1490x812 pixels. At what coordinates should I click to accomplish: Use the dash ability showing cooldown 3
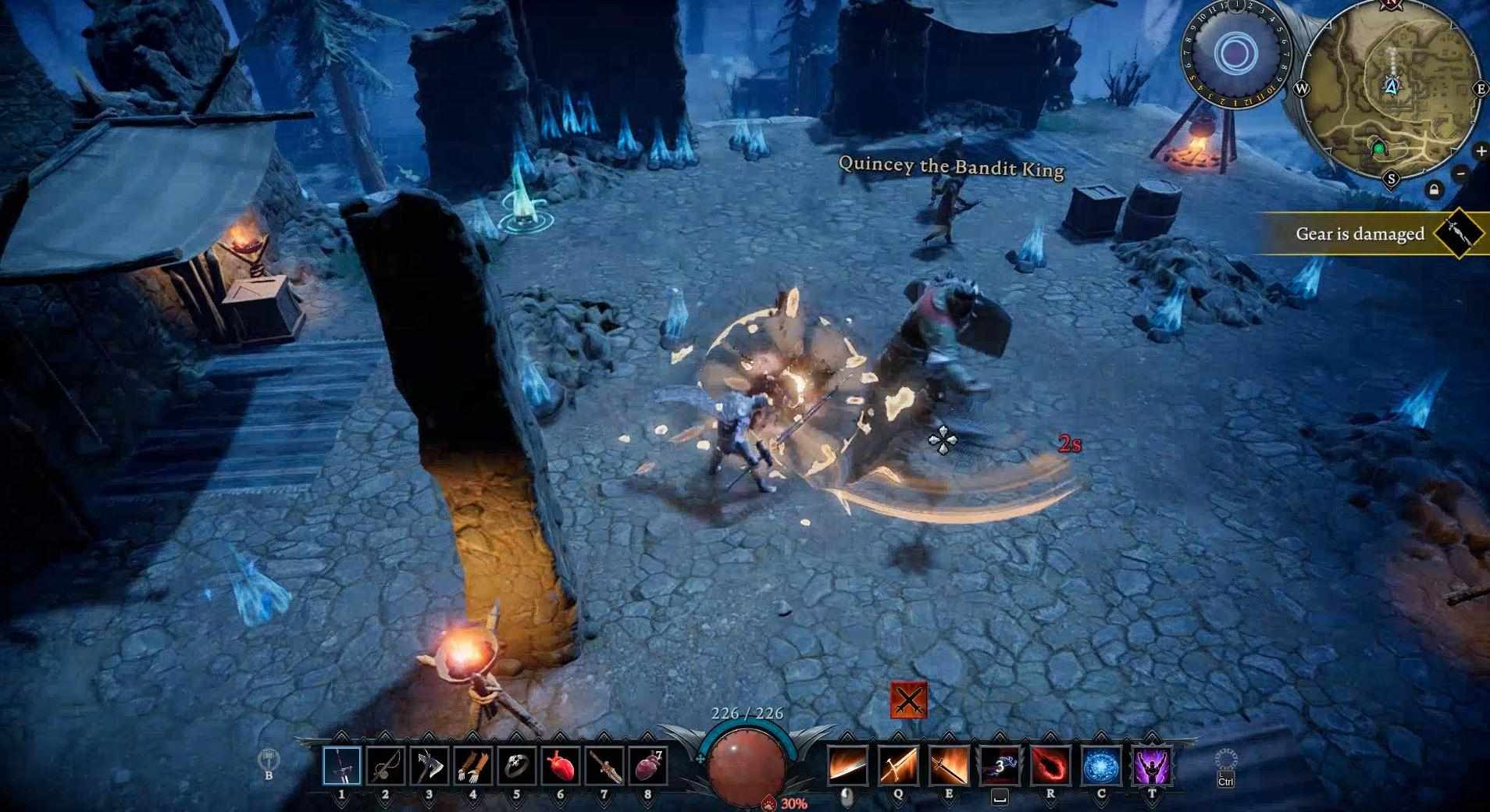click(x=1000, y=766)
